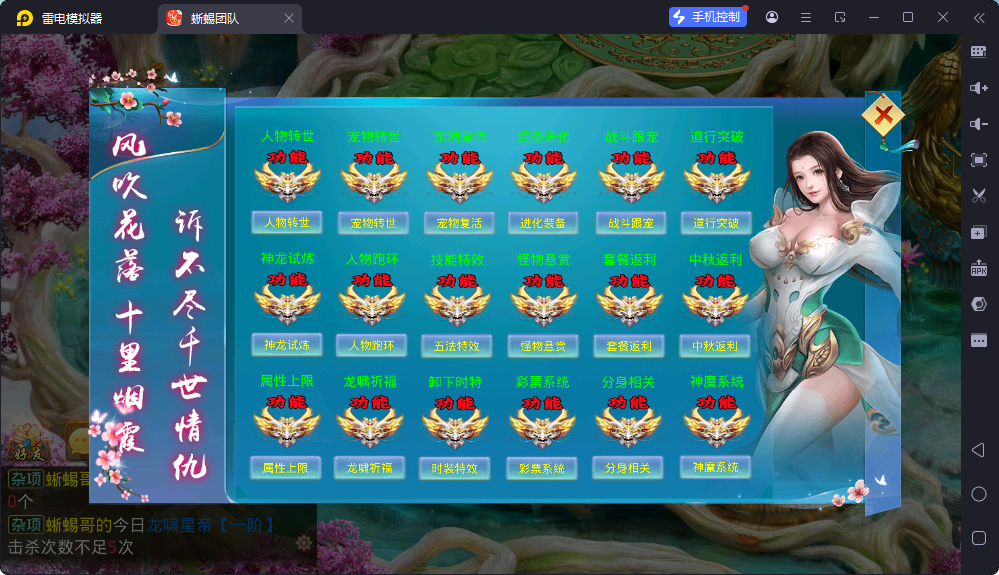Select the 分身相关 button
Viewport: 999px width, 575px height.
[x=628, y=467]
